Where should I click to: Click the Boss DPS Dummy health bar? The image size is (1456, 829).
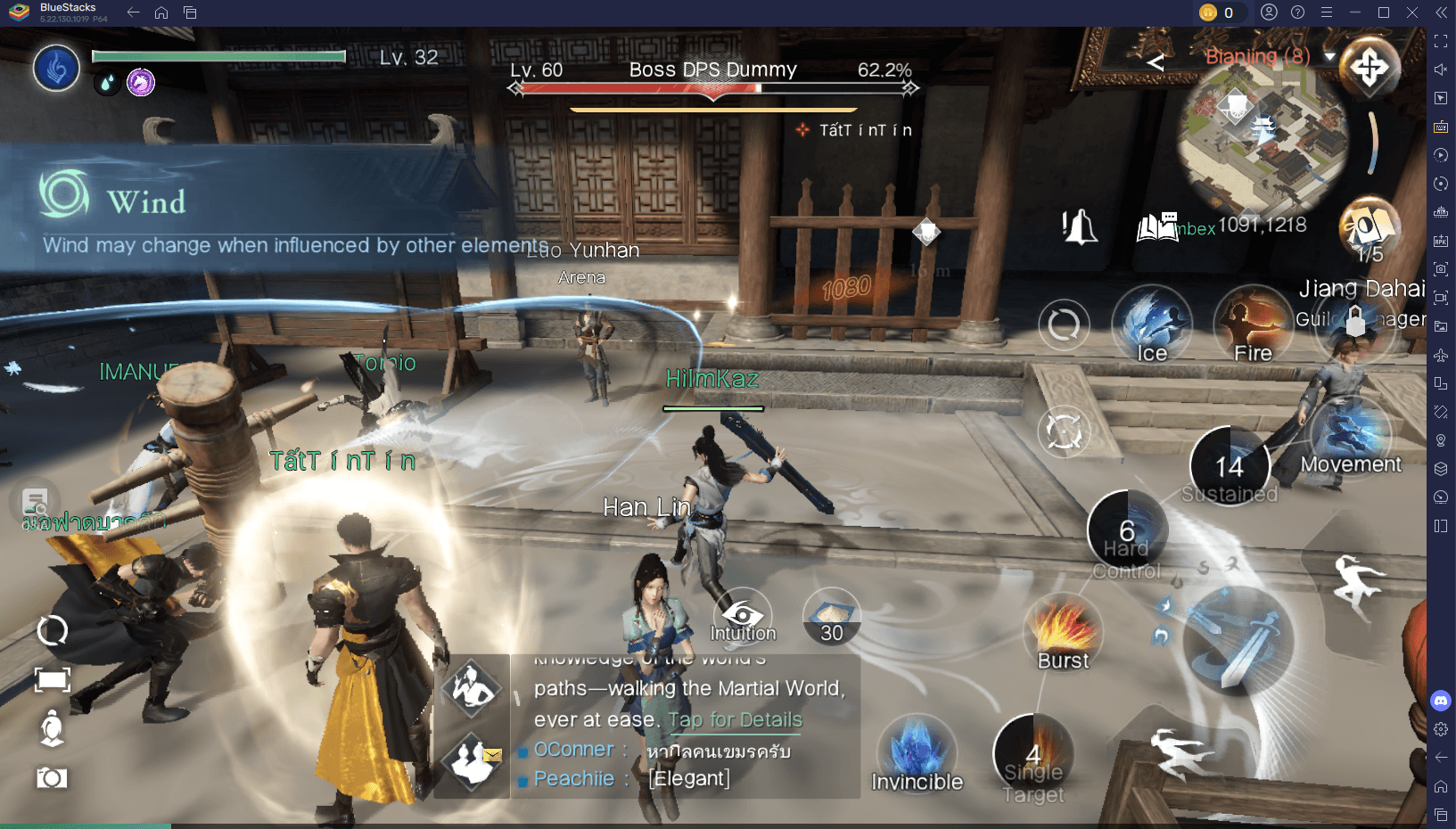[x=712, y=88]
